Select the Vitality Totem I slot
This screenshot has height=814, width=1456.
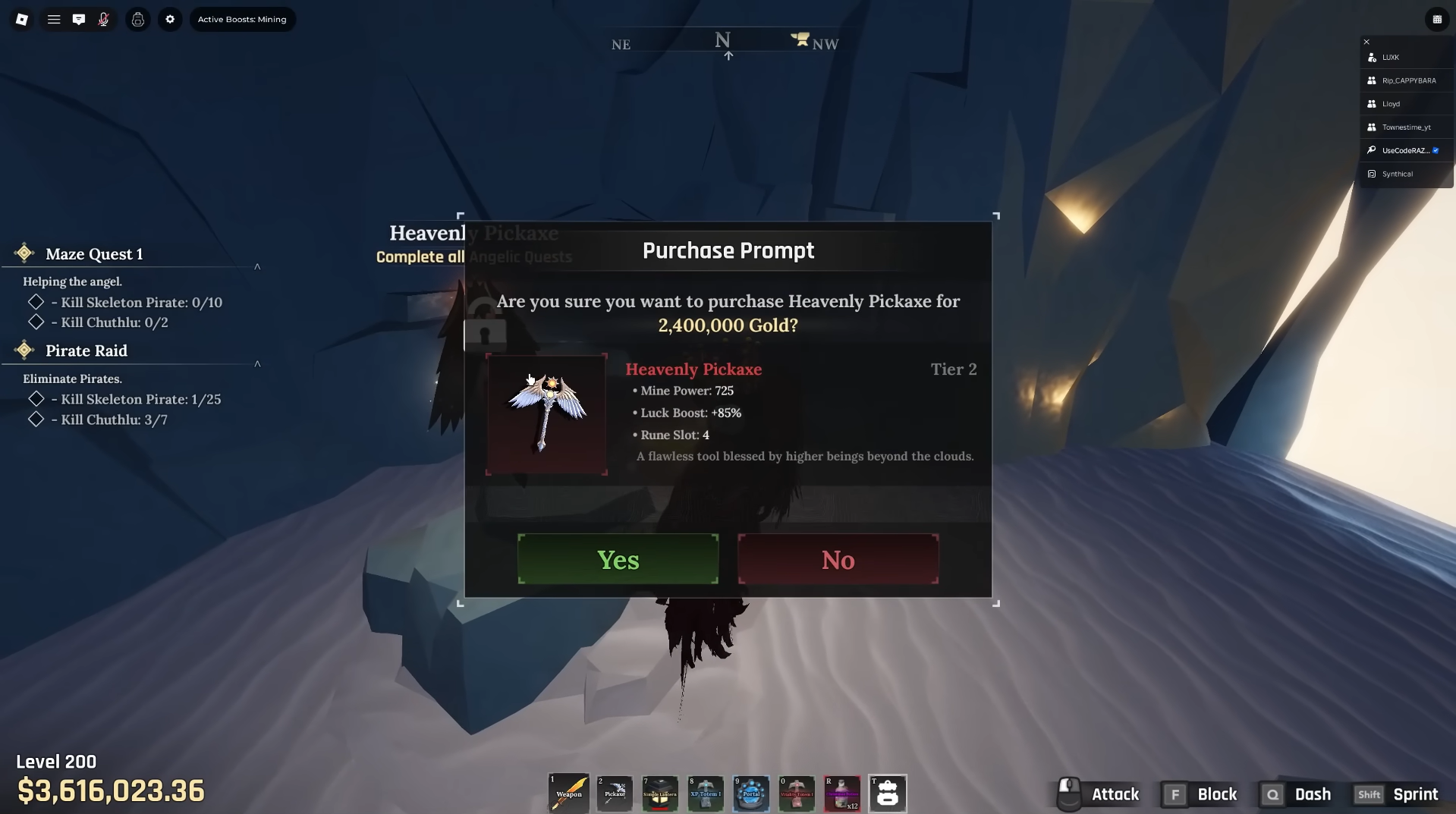[x=796, y=793]
